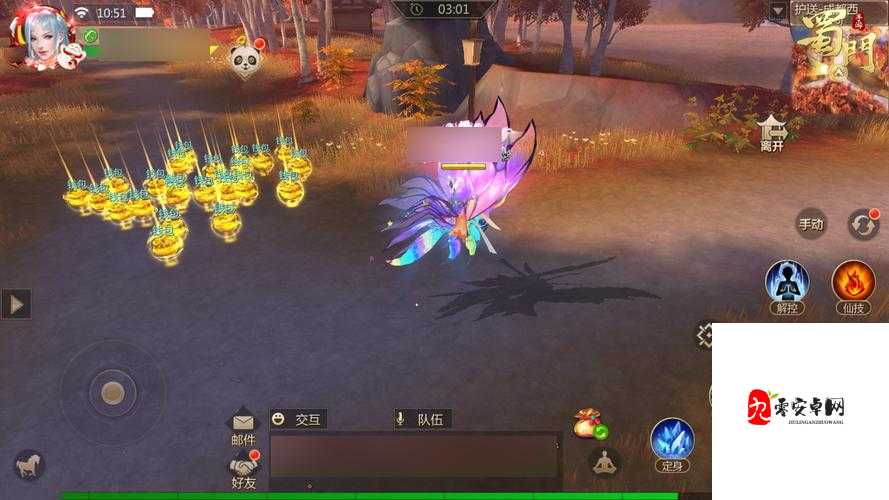Click the circular swap arrows button

tap(862, 224)
